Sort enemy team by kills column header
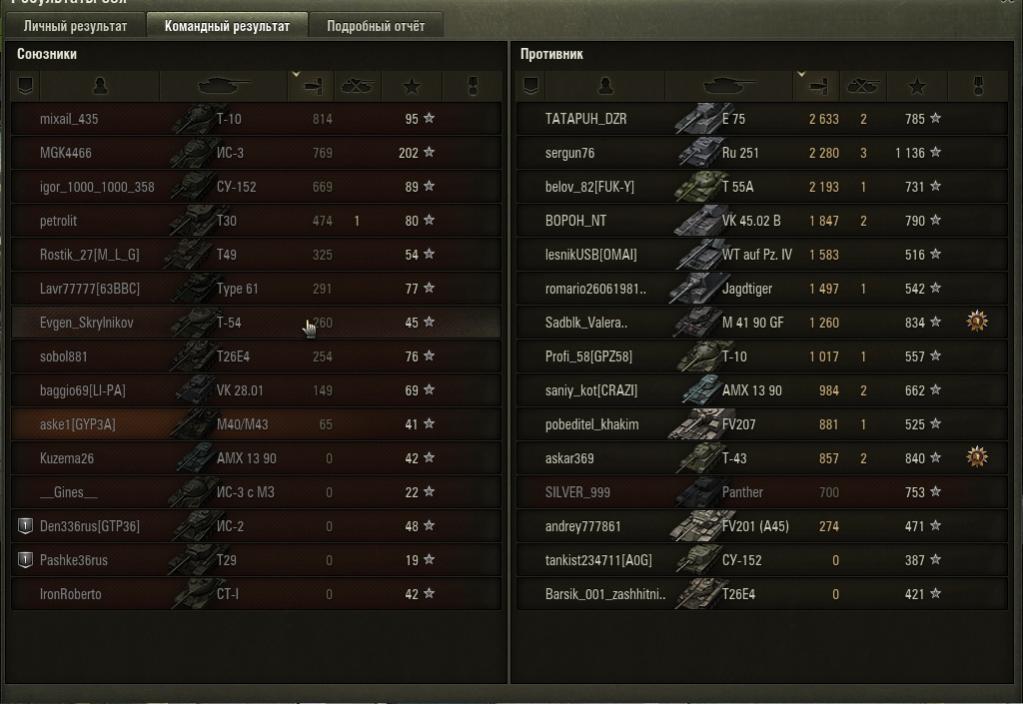This screenshot has height=704, width=1023. [862, 86]
